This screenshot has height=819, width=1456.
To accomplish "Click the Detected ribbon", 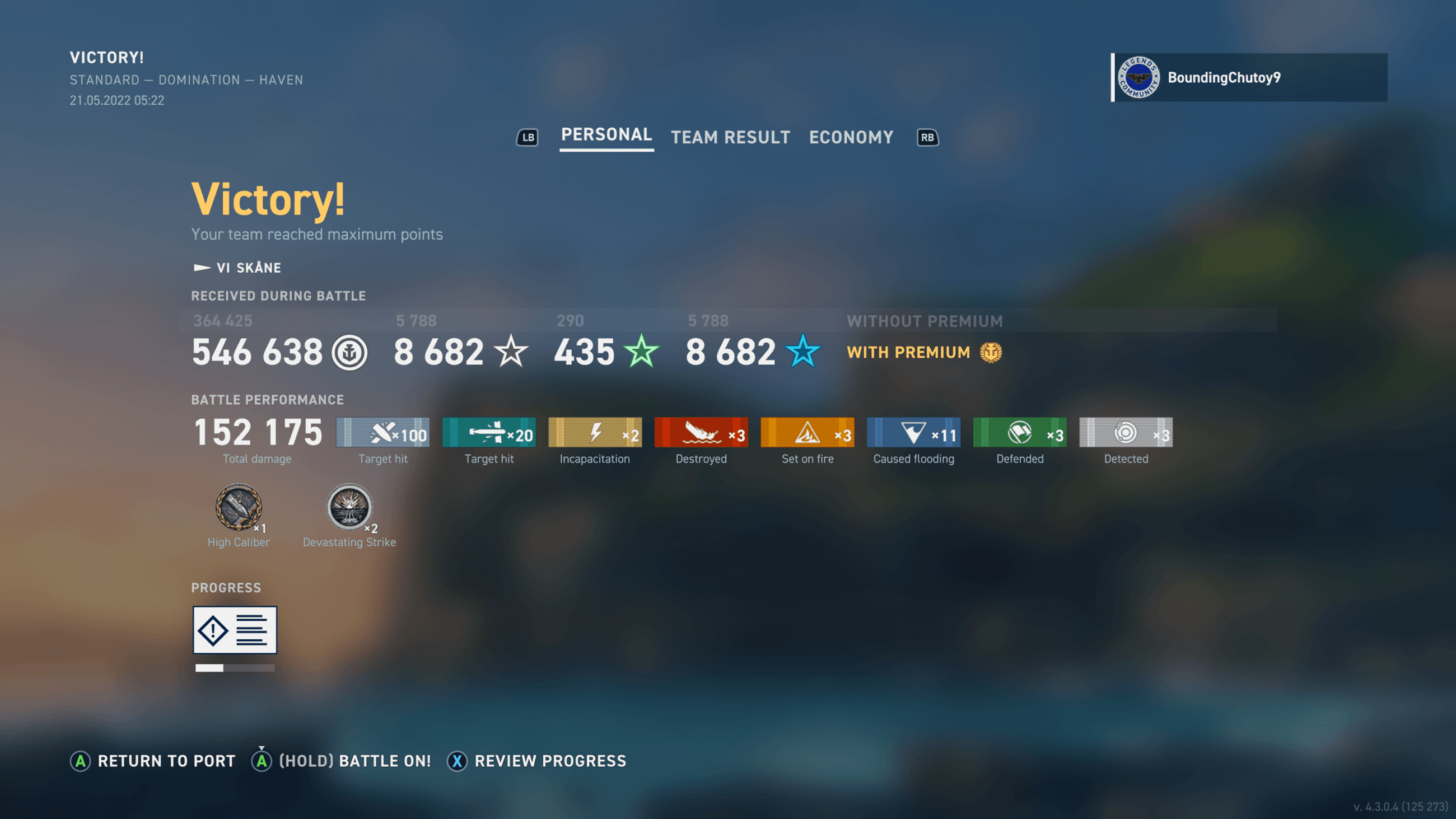I will 1126,433.
